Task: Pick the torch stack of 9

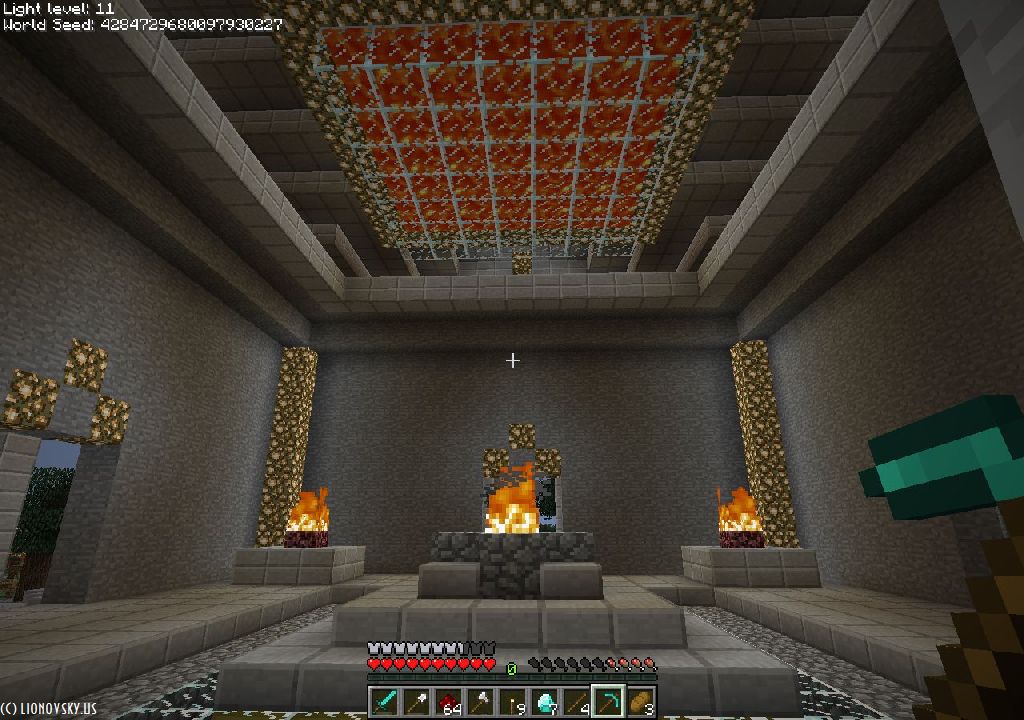Action: [512, 702]
